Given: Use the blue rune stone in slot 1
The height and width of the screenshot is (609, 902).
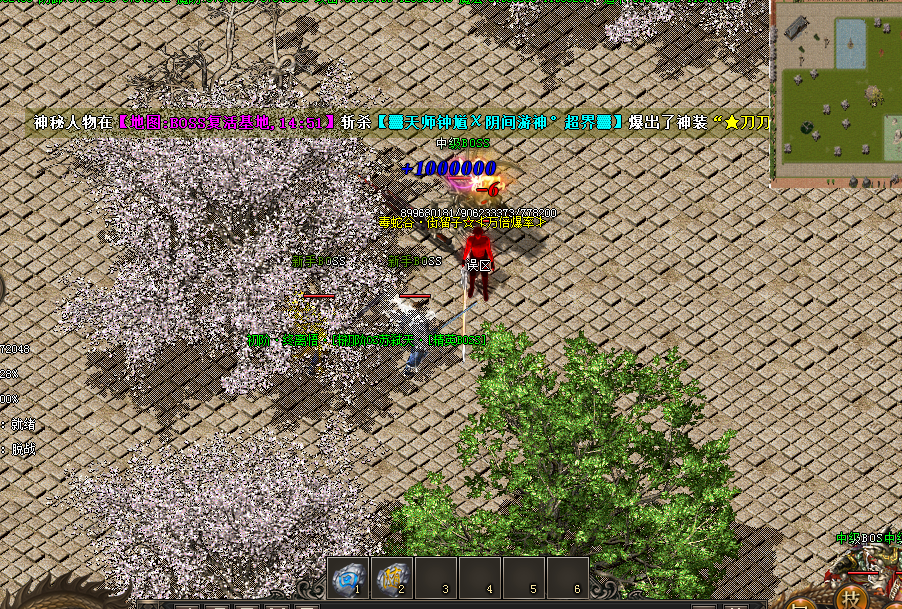Looking at the screenshot, I should tap(348, 578).
